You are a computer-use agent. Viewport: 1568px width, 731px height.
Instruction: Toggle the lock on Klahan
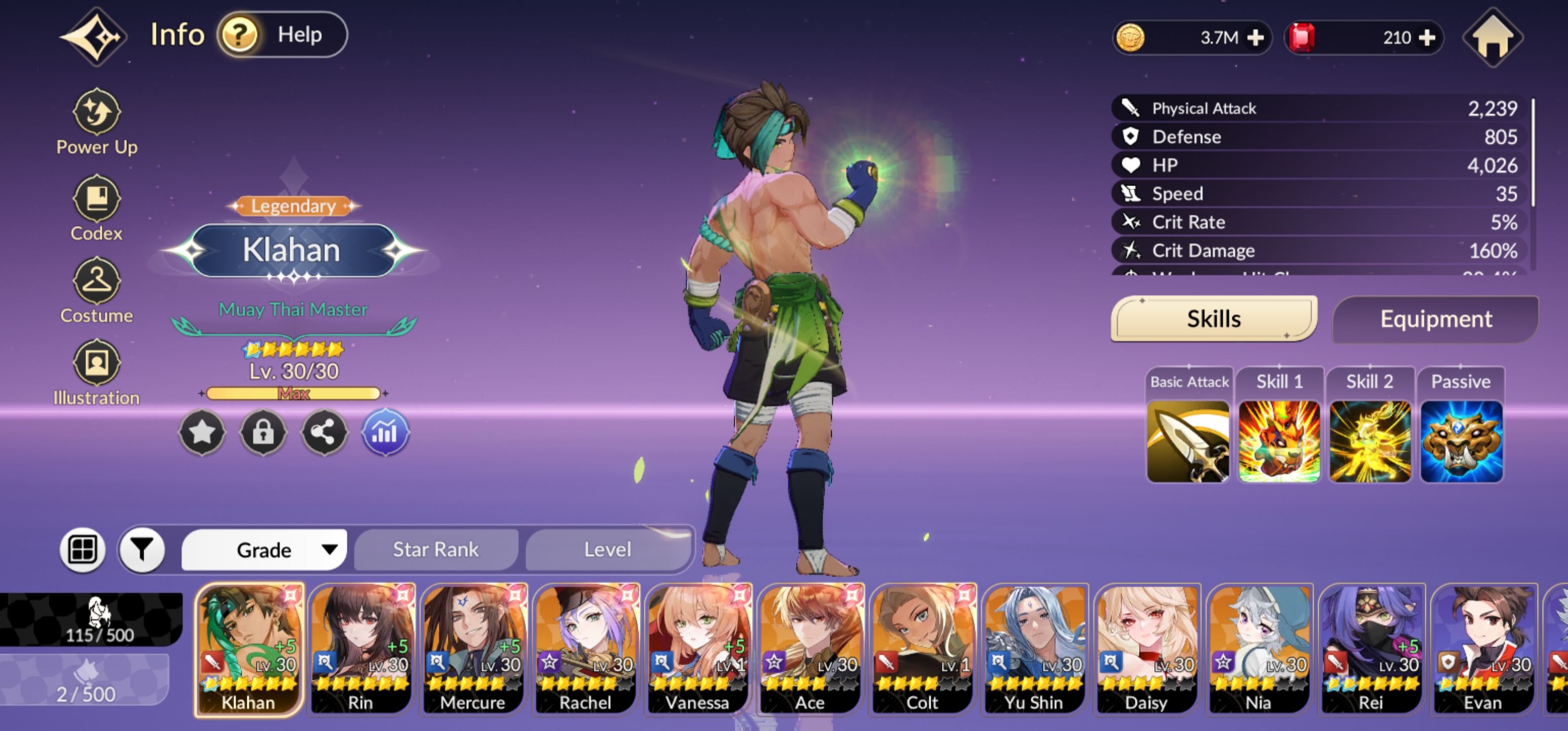coord(263,433)
